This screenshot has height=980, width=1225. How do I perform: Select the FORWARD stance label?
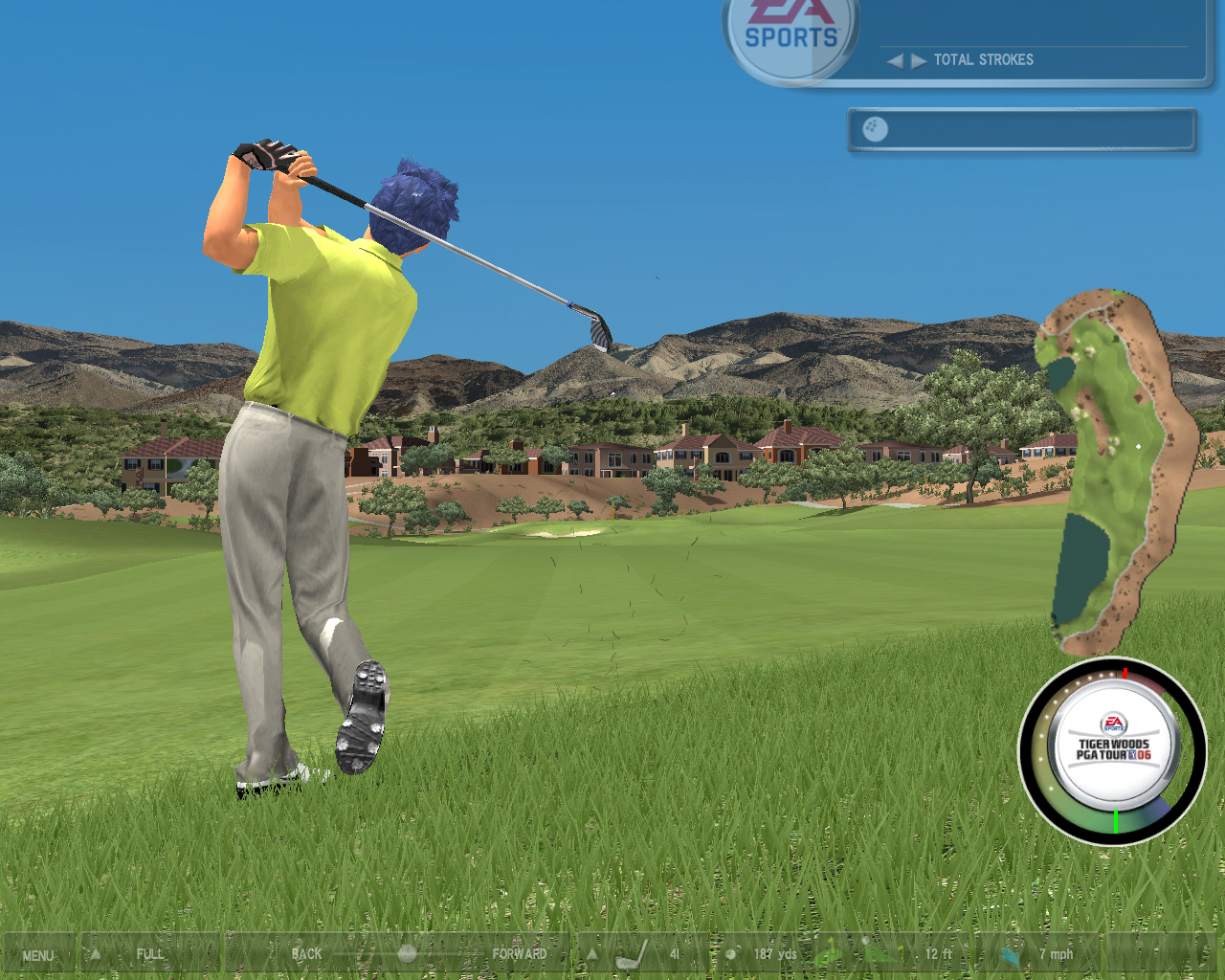point(519,954)
